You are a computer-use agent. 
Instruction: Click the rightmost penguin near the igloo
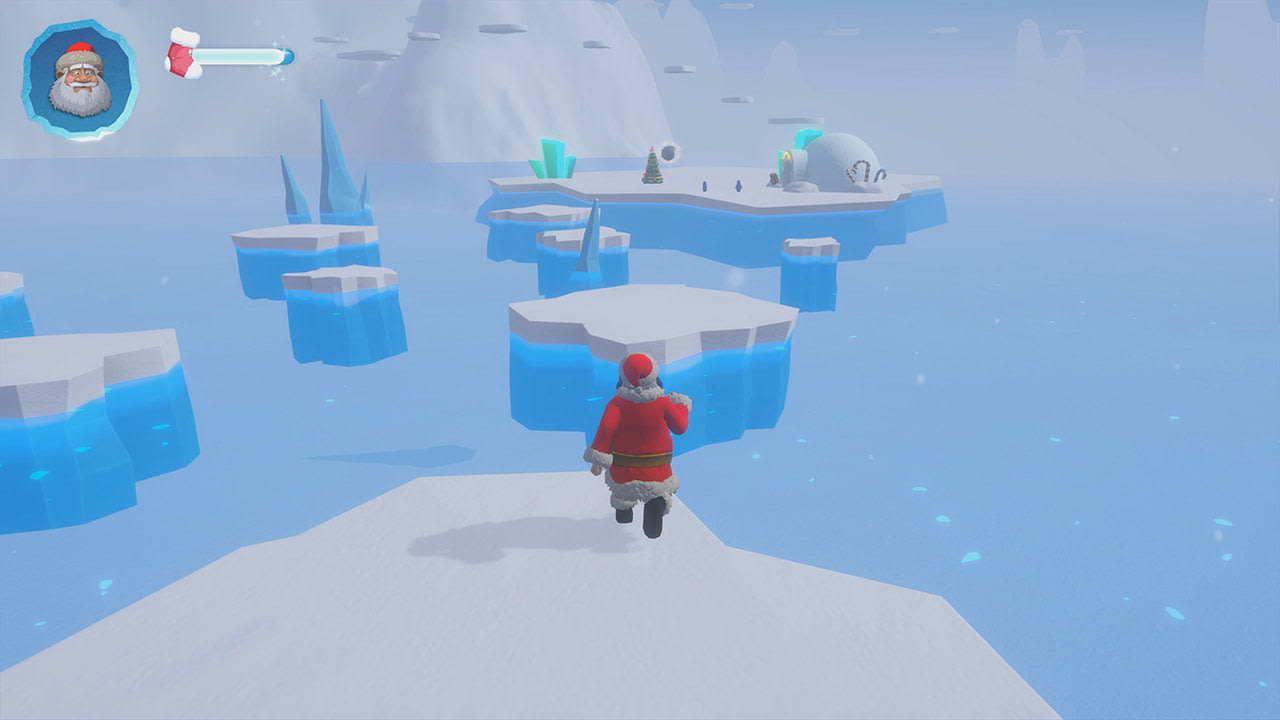(x=737, y=185)
